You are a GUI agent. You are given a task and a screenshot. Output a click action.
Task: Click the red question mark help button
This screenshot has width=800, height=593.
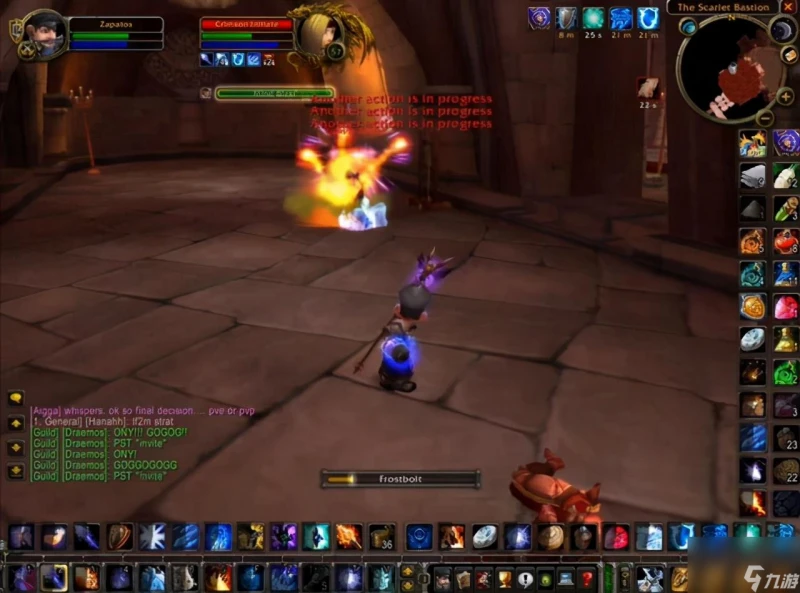[588, 578]
